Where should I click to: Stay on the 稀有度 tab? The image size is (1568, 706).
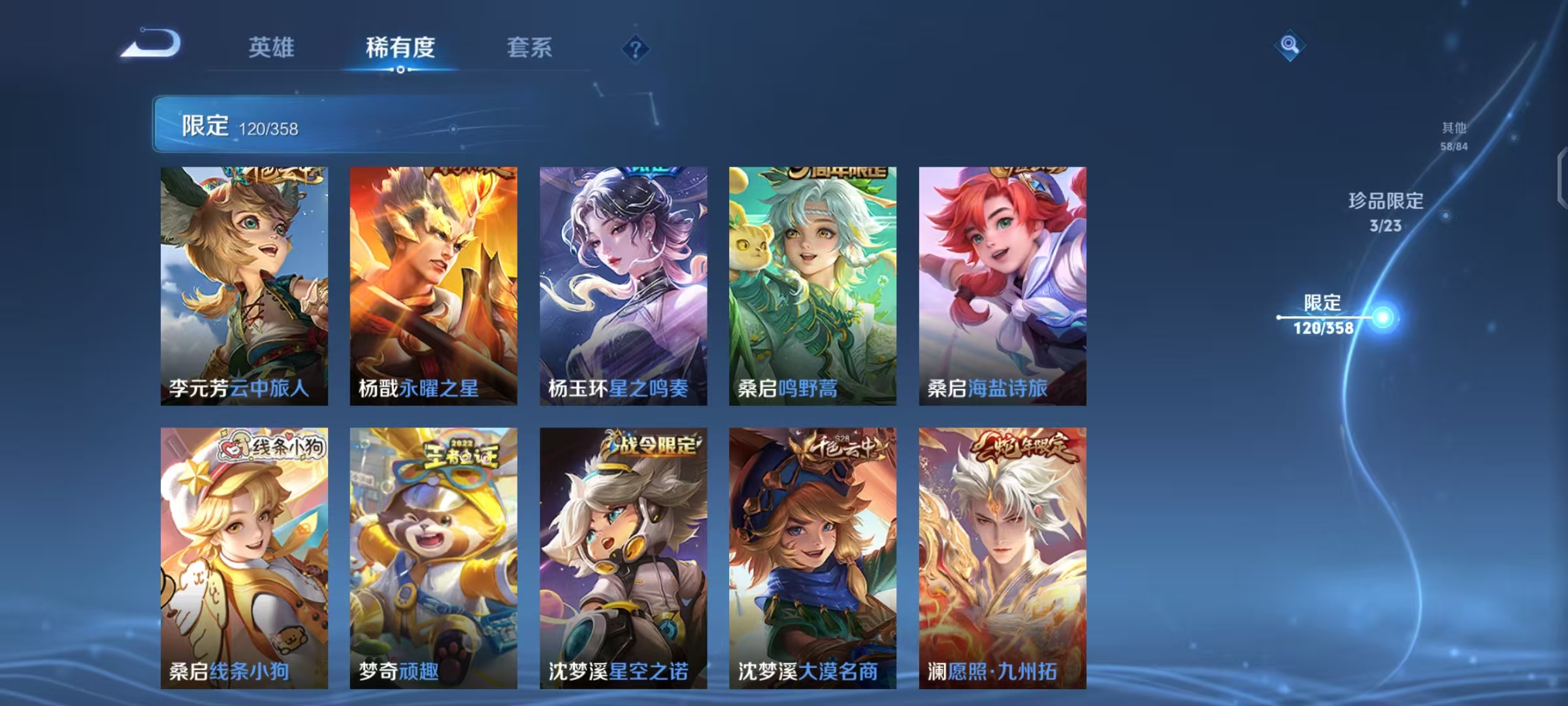point(401,48)
